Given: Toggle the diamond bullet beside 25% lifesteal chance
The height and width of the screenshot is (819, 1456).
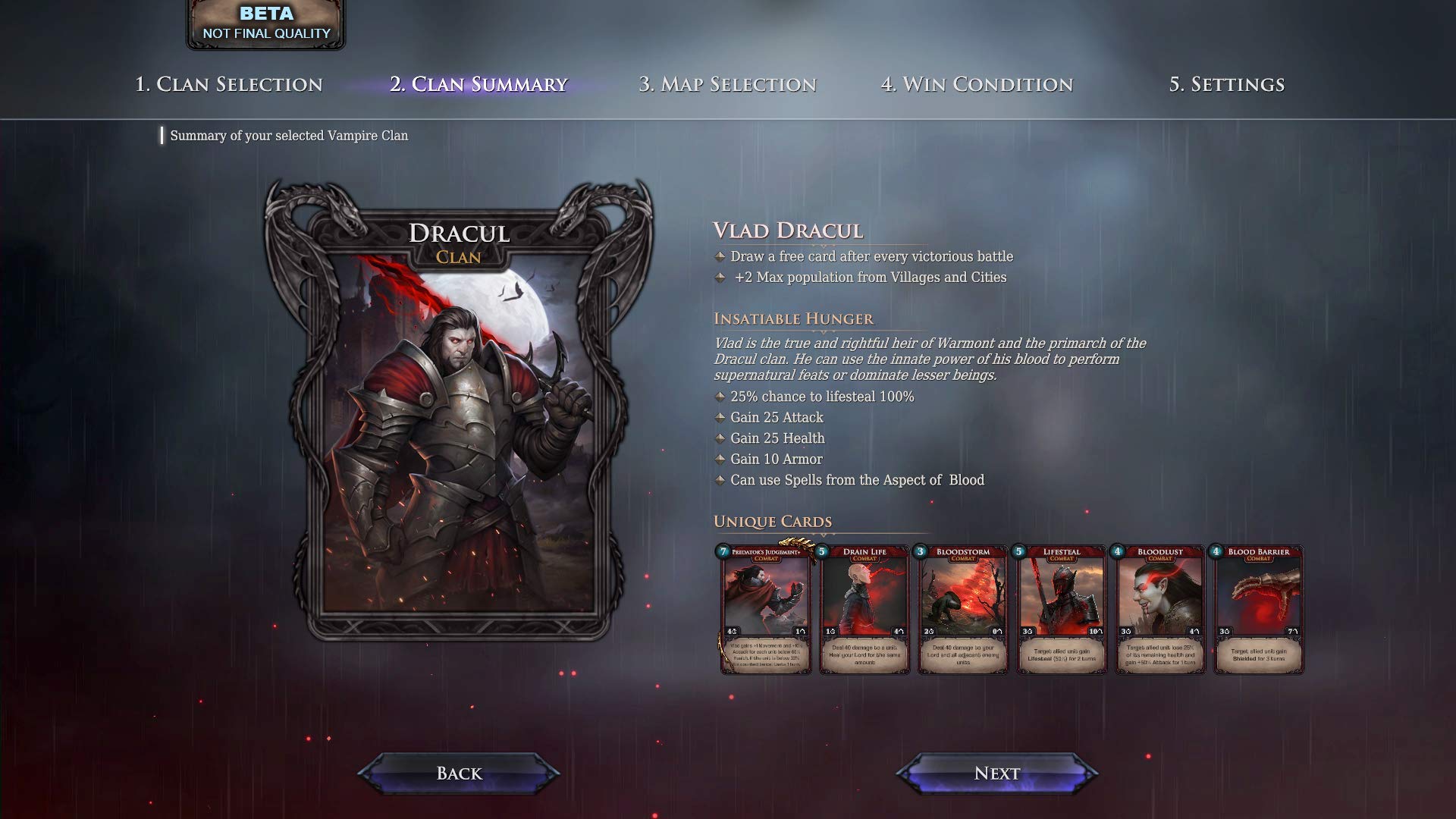Looking at the screenshot, I should [719, 396].
